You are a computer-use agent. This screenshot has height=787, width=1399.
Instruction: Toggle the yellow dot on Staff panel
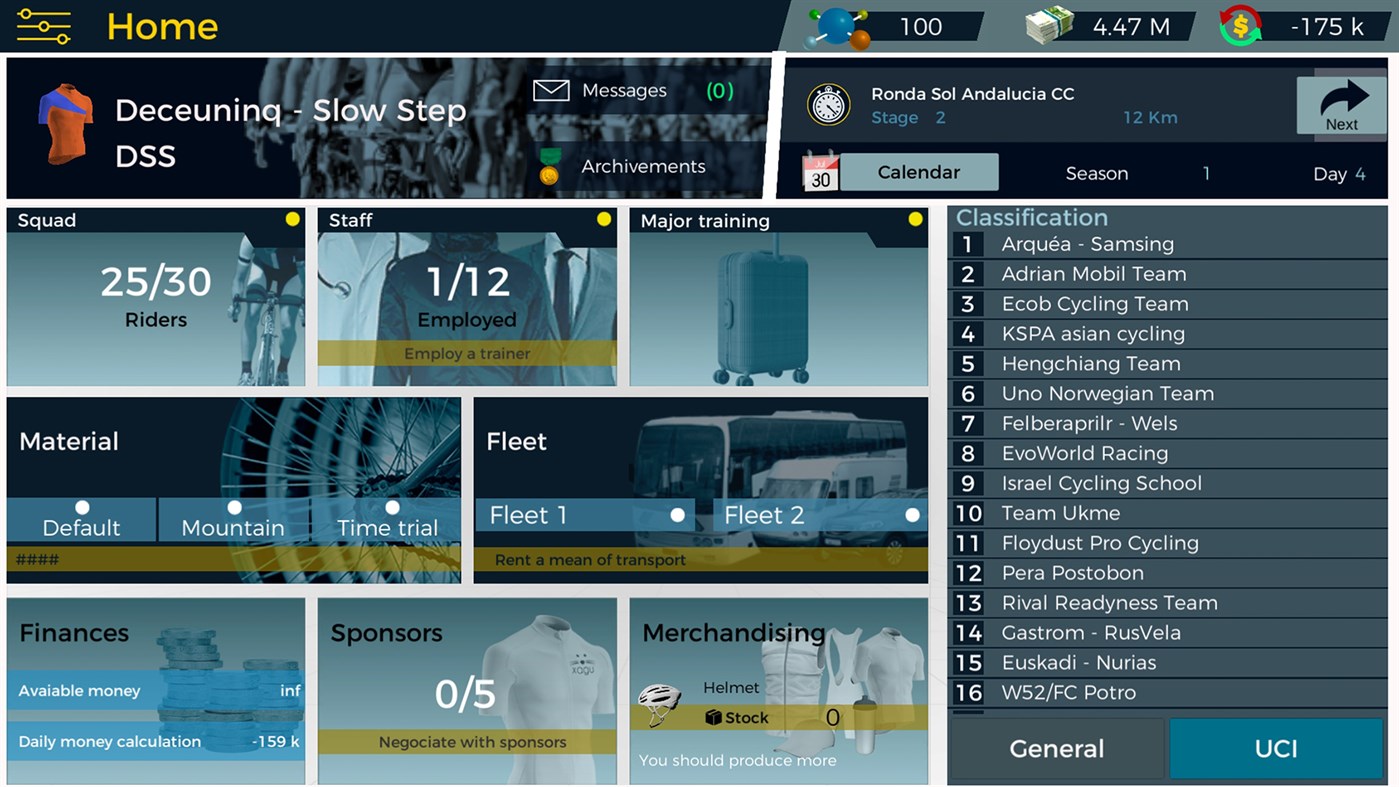tap(603, 218)
